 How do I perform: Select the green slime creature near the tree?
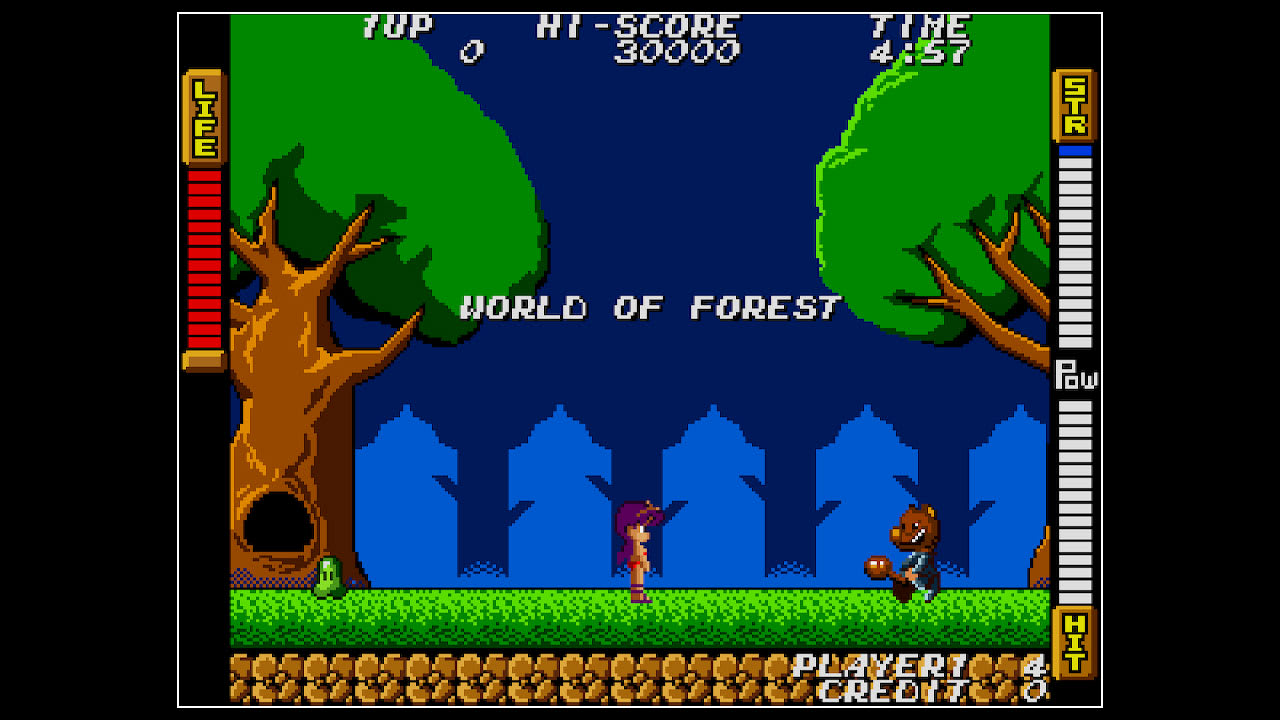[331, 578]
